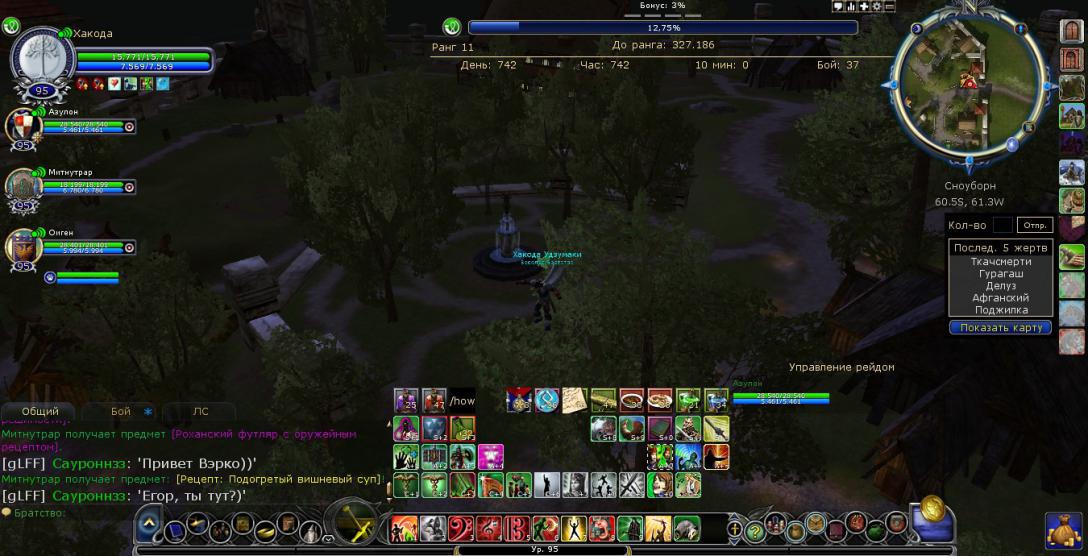Activate the red bass clef skill
1088x556 pixels.
[461, 528]
